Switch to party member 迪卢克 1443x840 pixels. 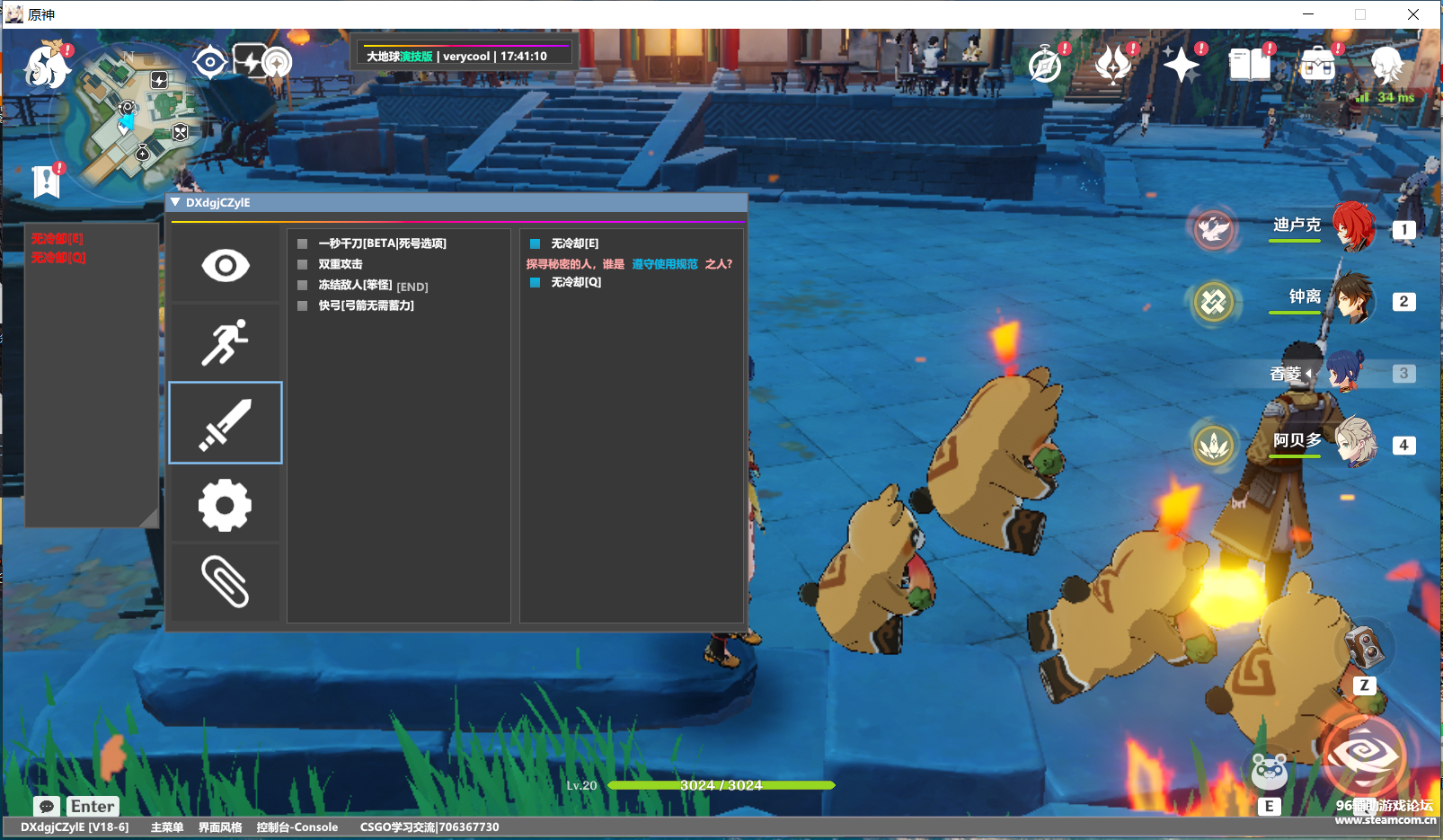coord(1352,226)
